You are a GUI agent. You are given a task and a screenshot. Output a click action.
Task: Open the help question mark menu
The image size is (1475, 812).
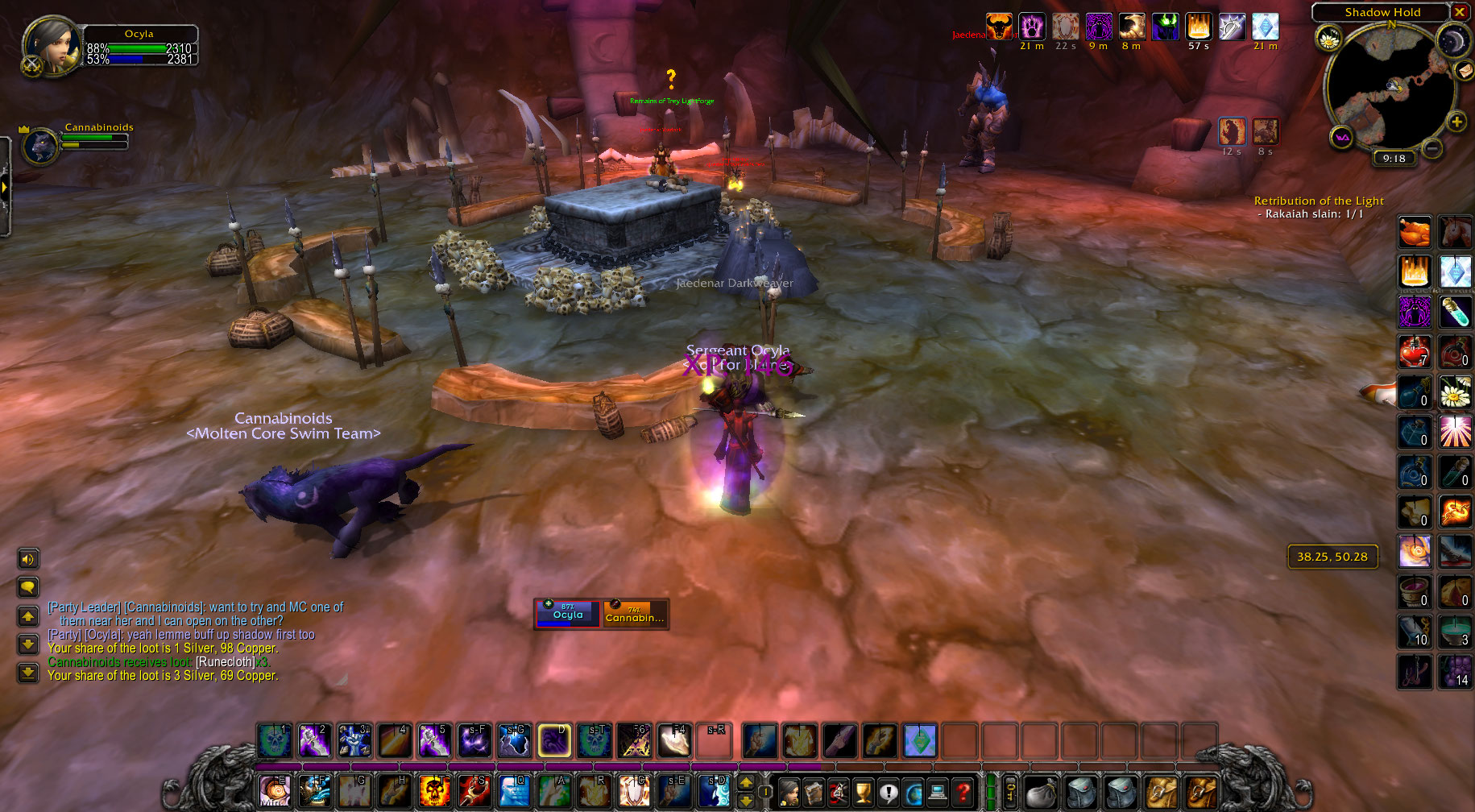[963, 793]
